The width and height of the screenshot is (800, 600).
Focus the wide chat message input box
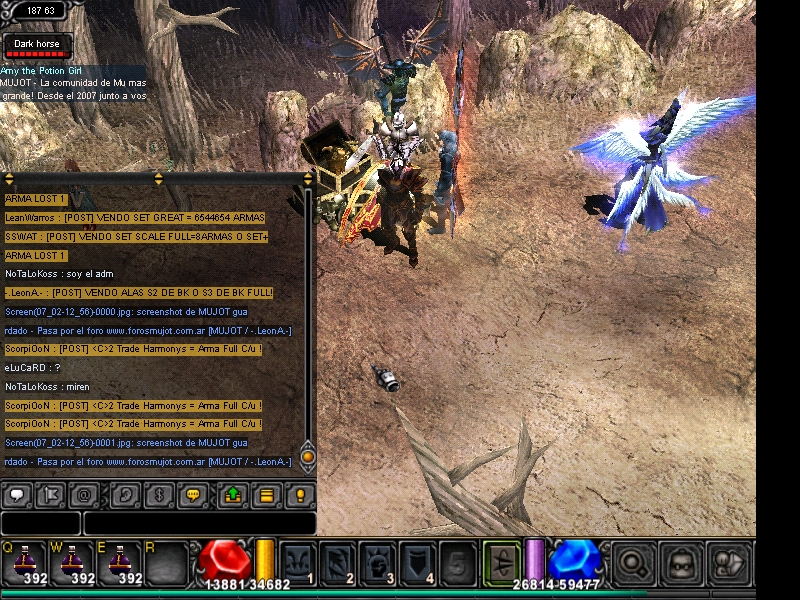[199, 523]
